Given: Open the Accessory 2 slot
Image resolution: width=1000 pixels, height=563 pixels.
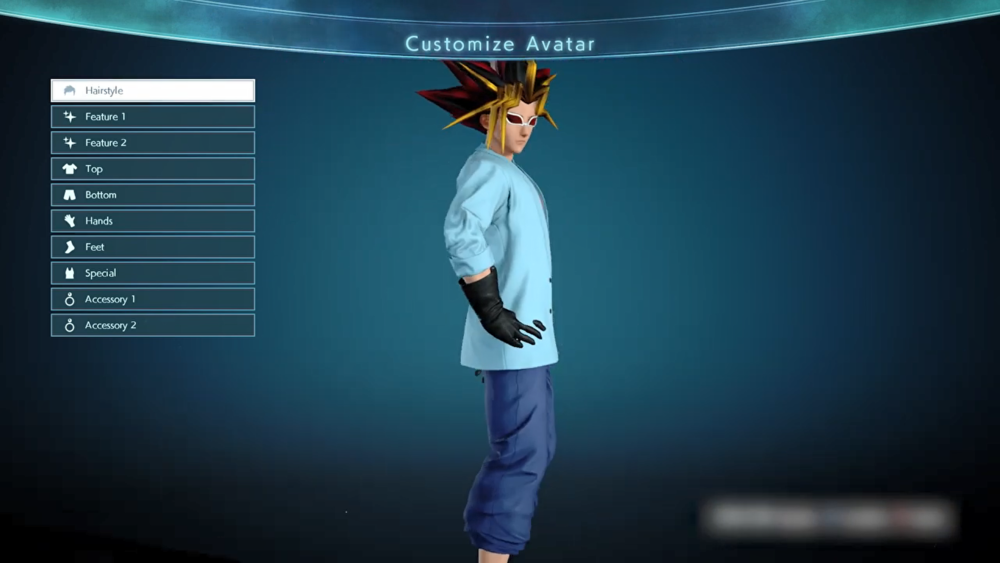Looking at the screenshot, I should point(153,325).
